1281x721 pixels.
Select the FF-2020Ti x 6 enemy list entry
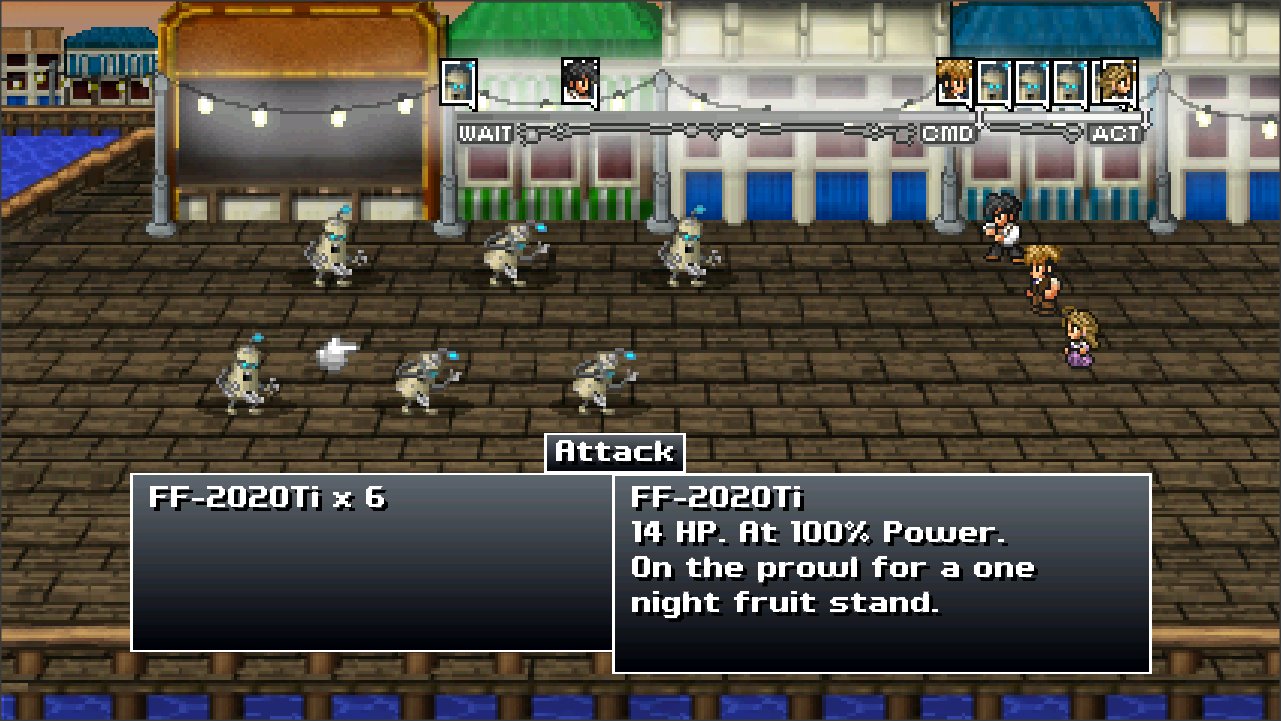pyautogui.click(x=267, y=498)
